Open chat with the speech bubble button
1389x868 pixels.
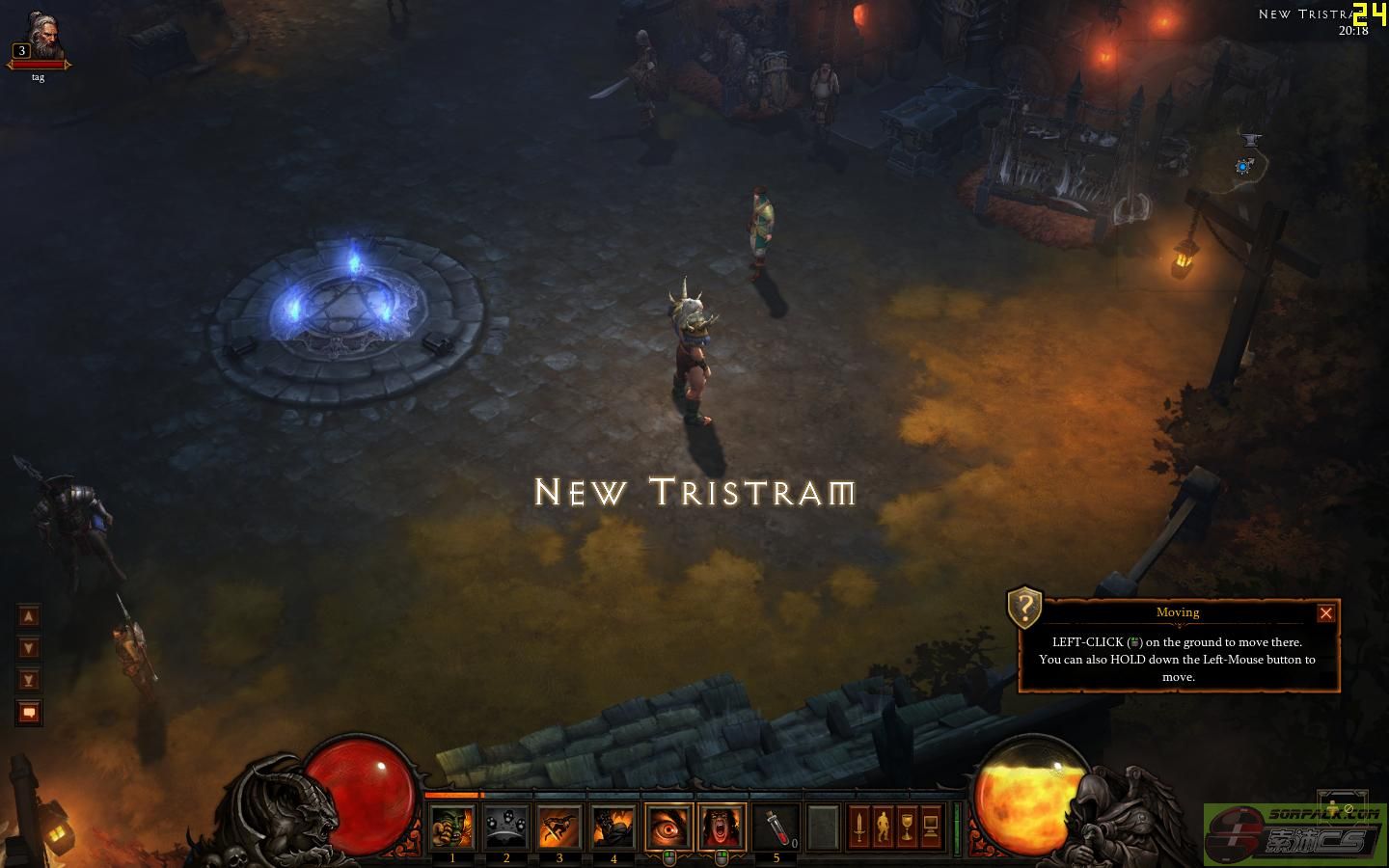(x=29, y=713)
